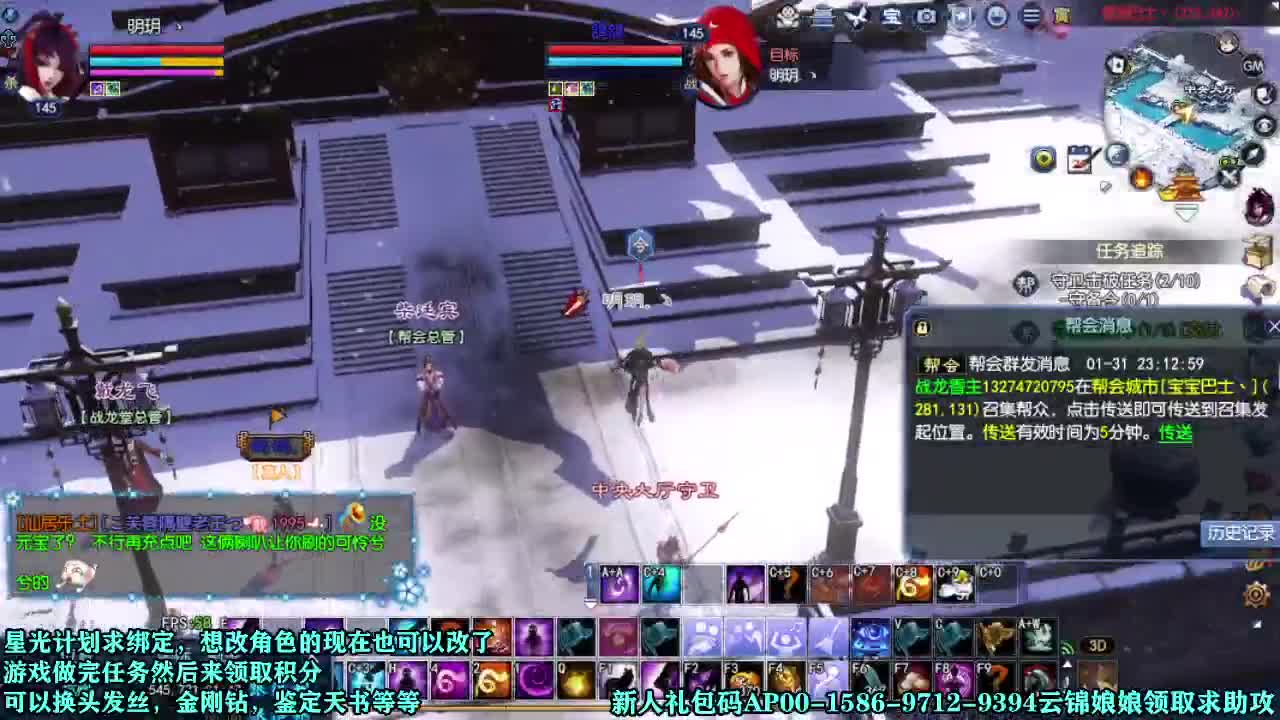This screenshot has width=1280, height=720.
Task: Click the target 明玥's health bar portrait
Action: (x=725, y=60)
